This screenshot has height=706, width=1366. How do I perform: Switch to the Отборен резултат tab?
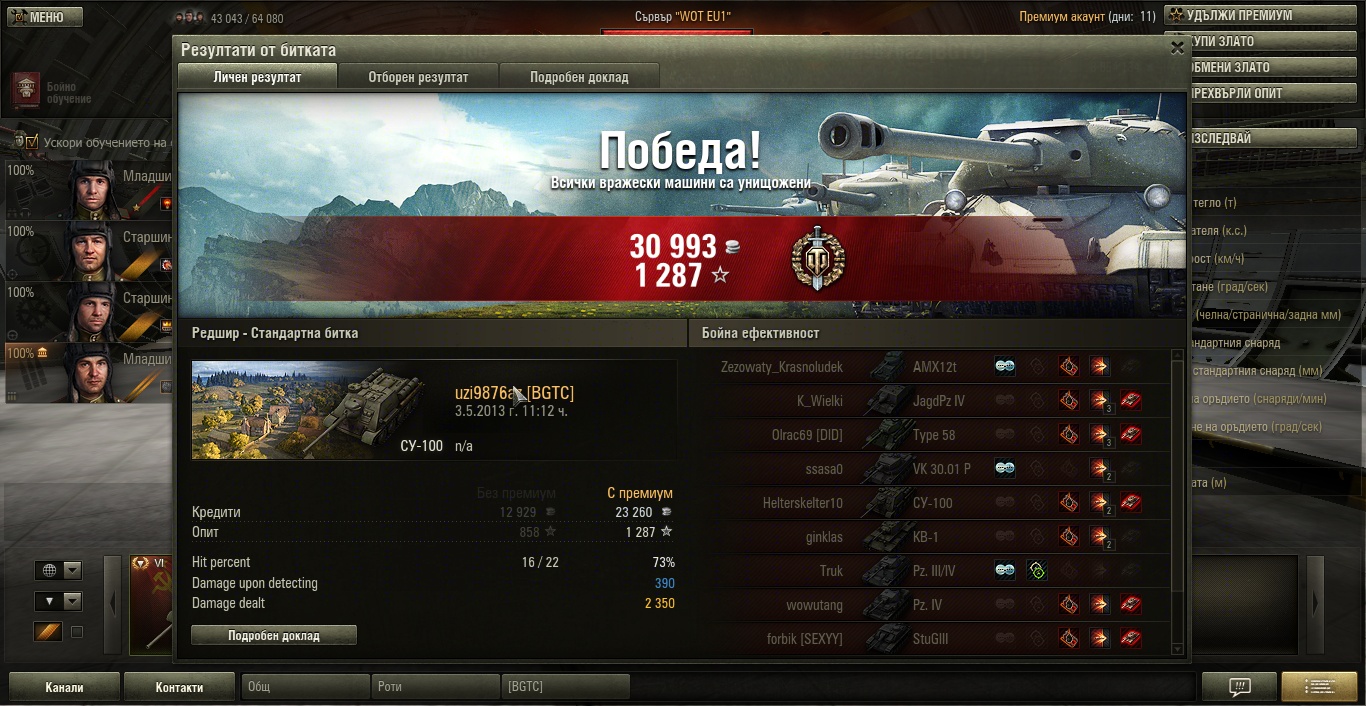418,77
